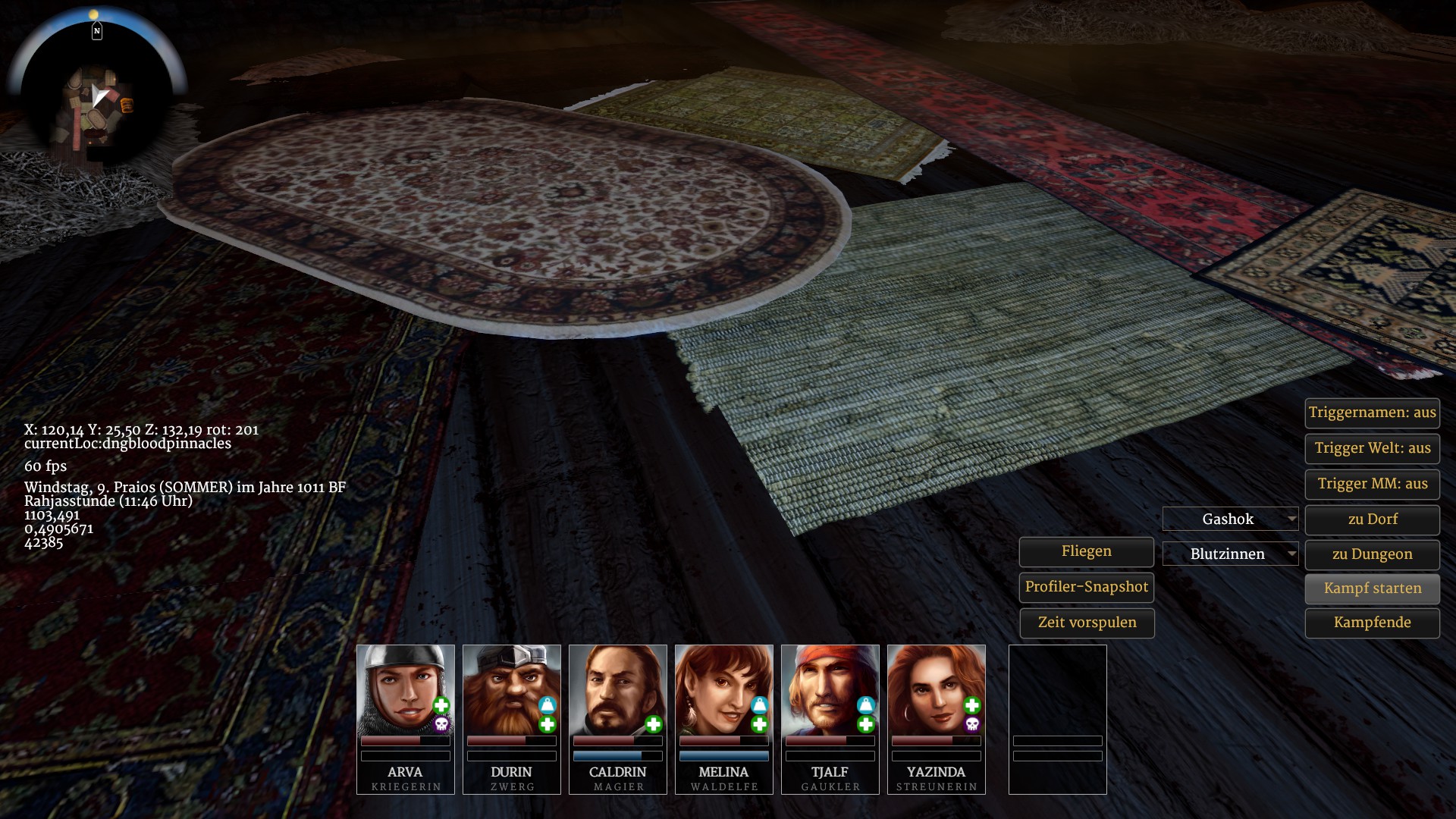Take a Profiler-Snapshot

coord(1086,587)
